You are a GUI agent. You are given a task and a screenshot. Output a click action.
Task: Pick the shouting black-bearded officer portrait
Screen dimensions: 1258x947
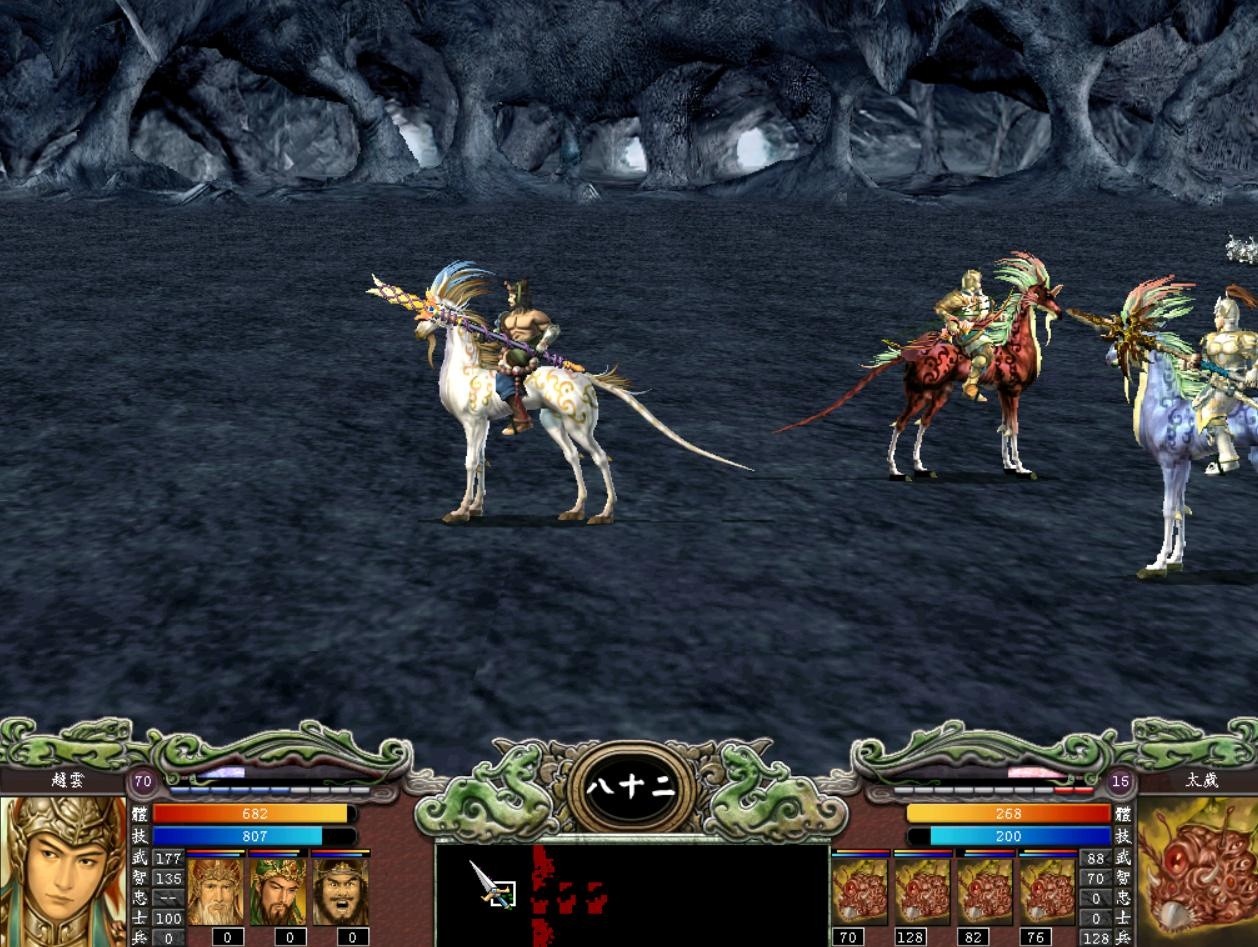pos(340,891)
